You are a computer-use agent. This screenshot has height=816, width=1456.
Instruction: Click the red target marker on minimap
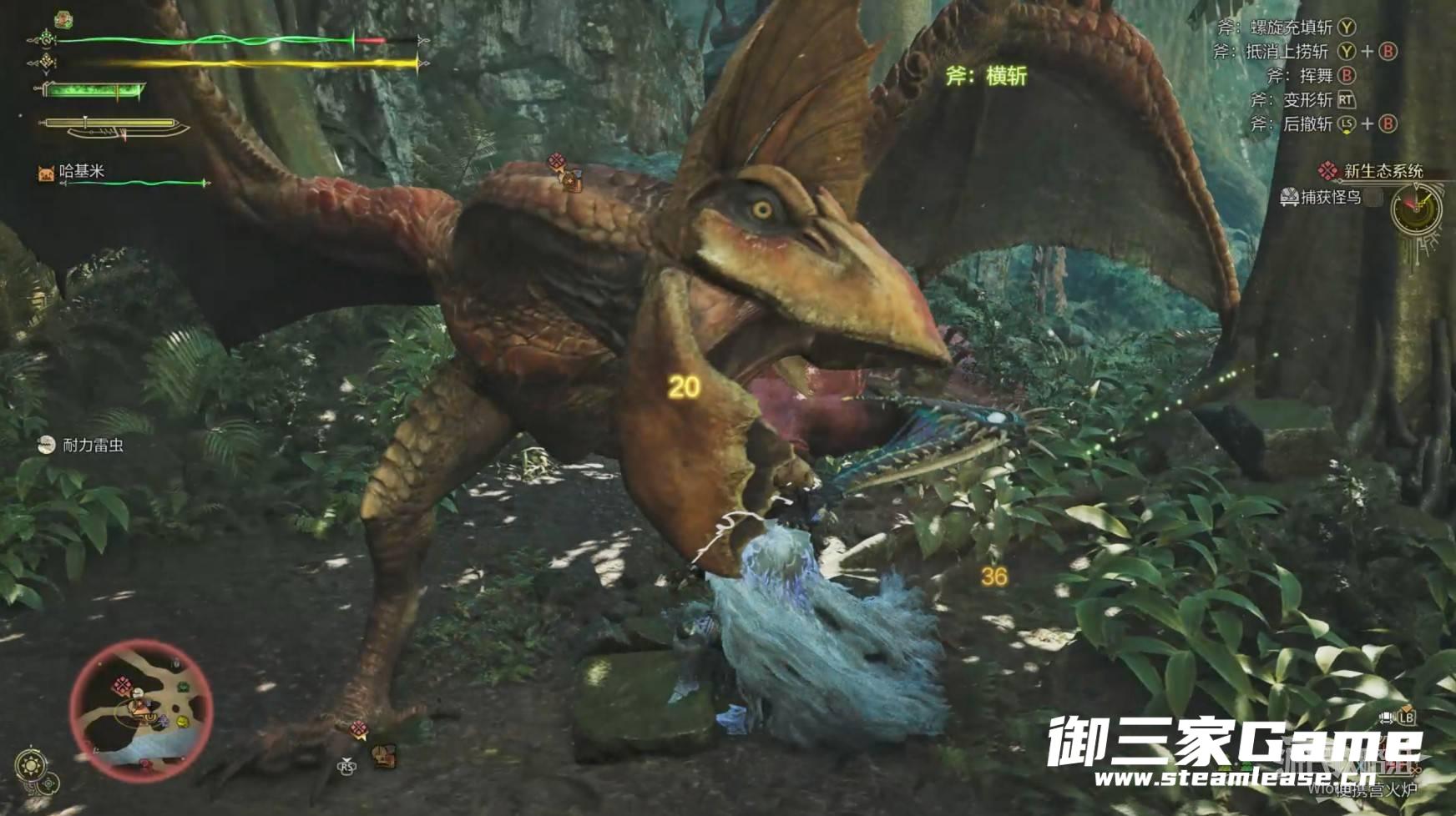[x=123, y=687]
